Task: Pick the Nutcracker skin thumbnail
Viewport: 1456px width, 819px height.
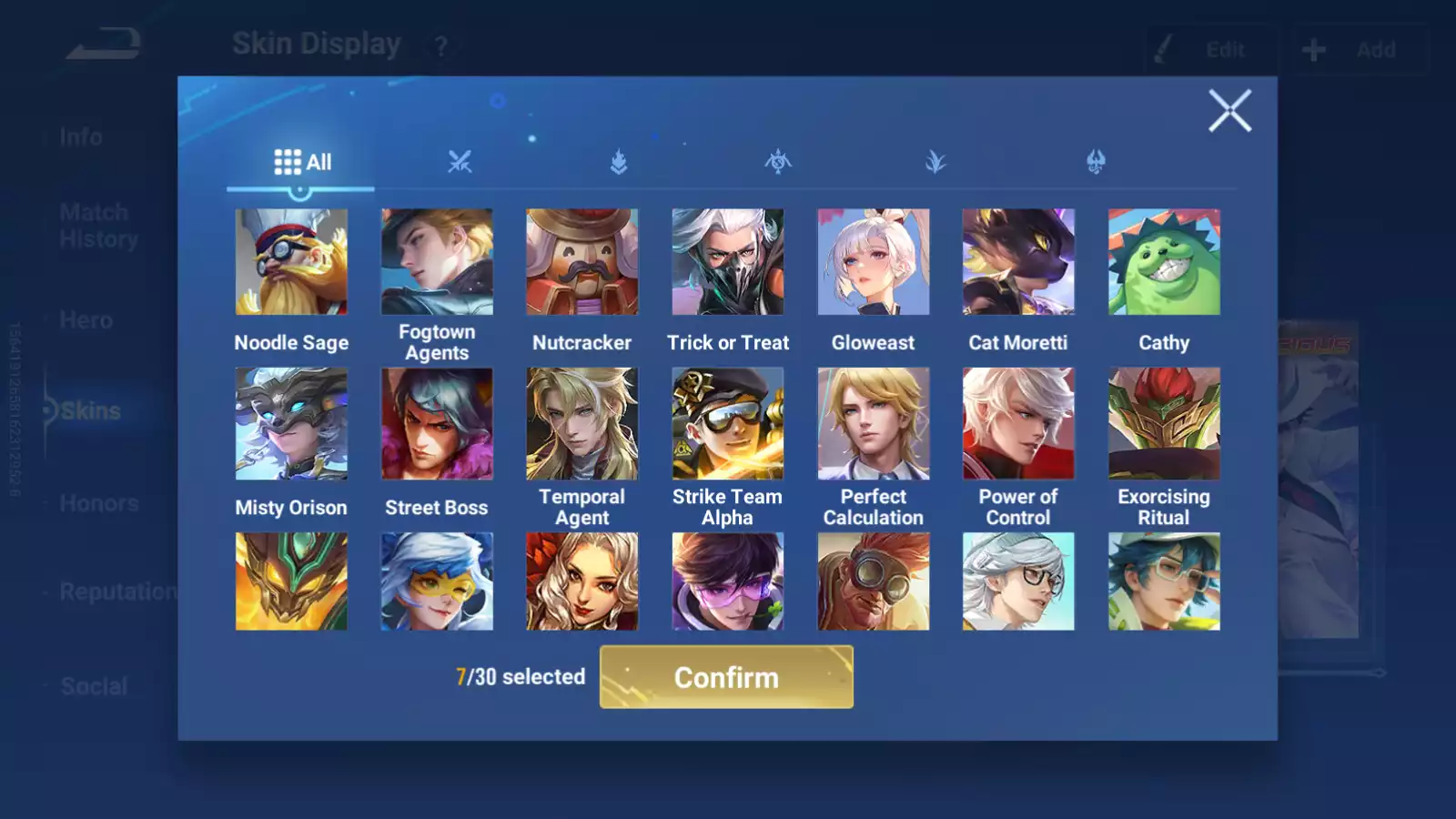Action: (x=582, y=262)
